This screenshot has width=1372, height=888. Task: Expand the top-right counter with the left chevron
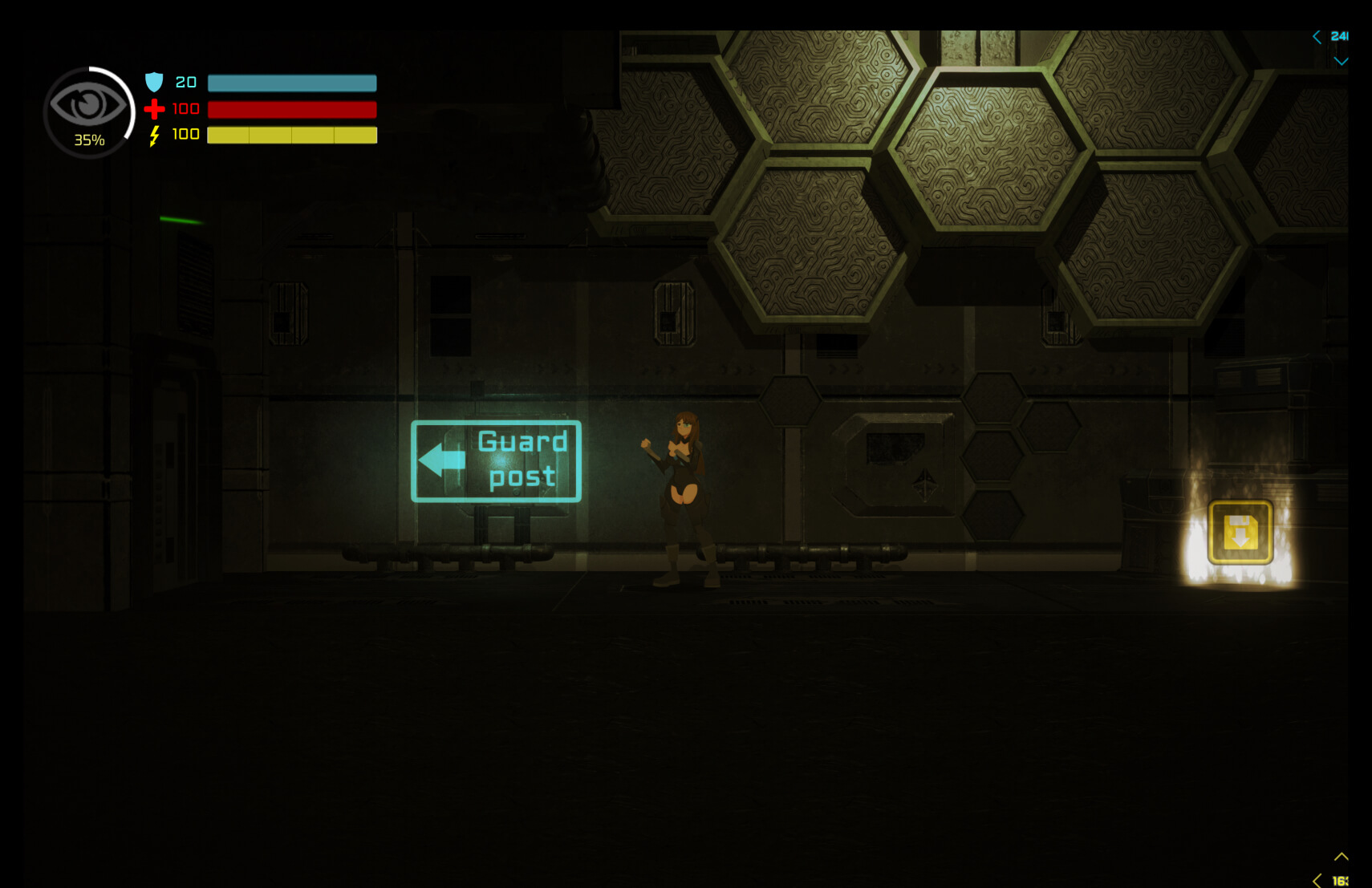1315,36
